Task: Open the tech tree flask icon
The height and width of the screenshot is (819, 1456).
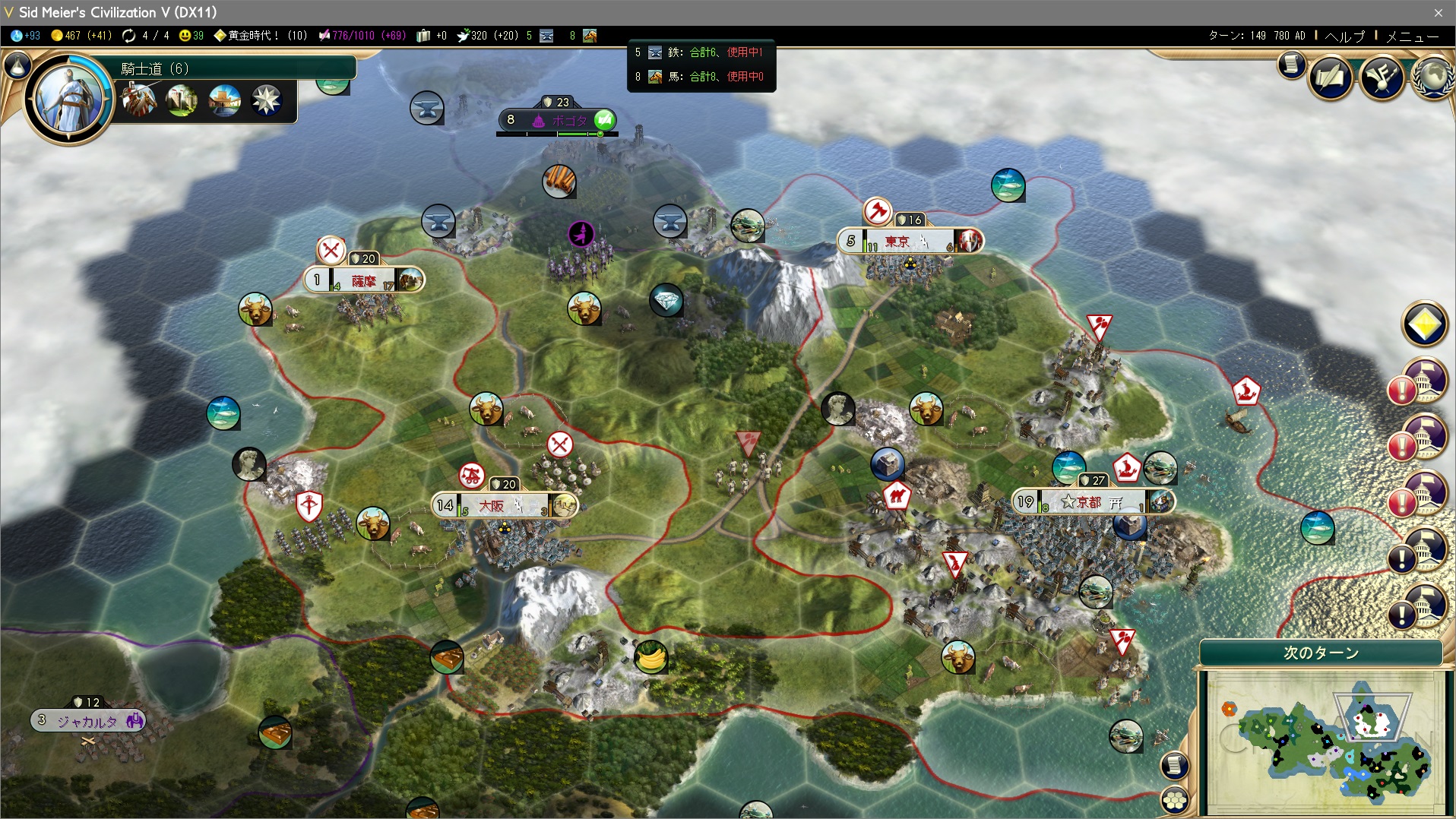Action: 18,66
